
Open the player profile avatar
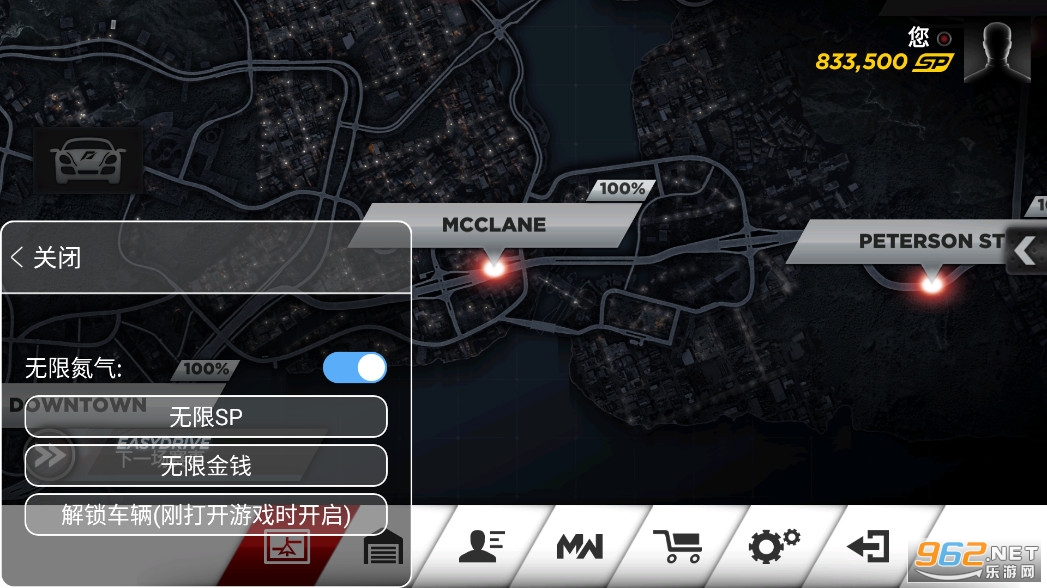pyautogui.click(x=1003, y=51)
